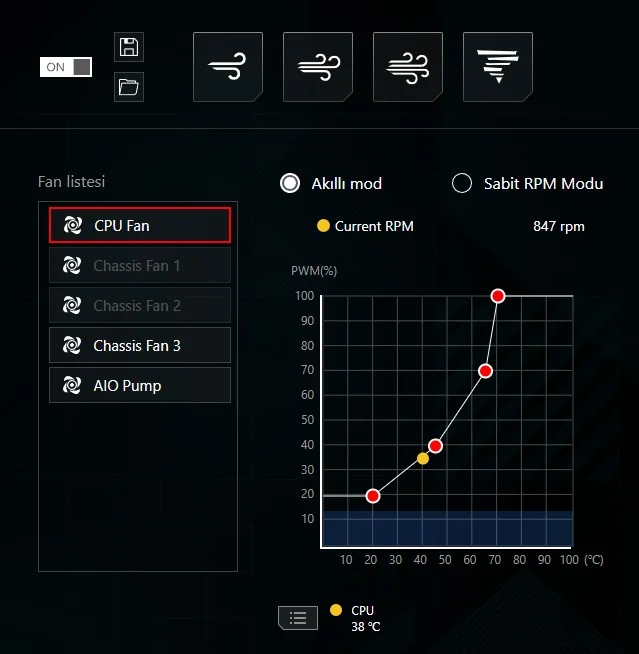Viewport: 639px width, 654px height.
Task: Select the single-wind silent fan preset
Action: (x=228, y=67)
